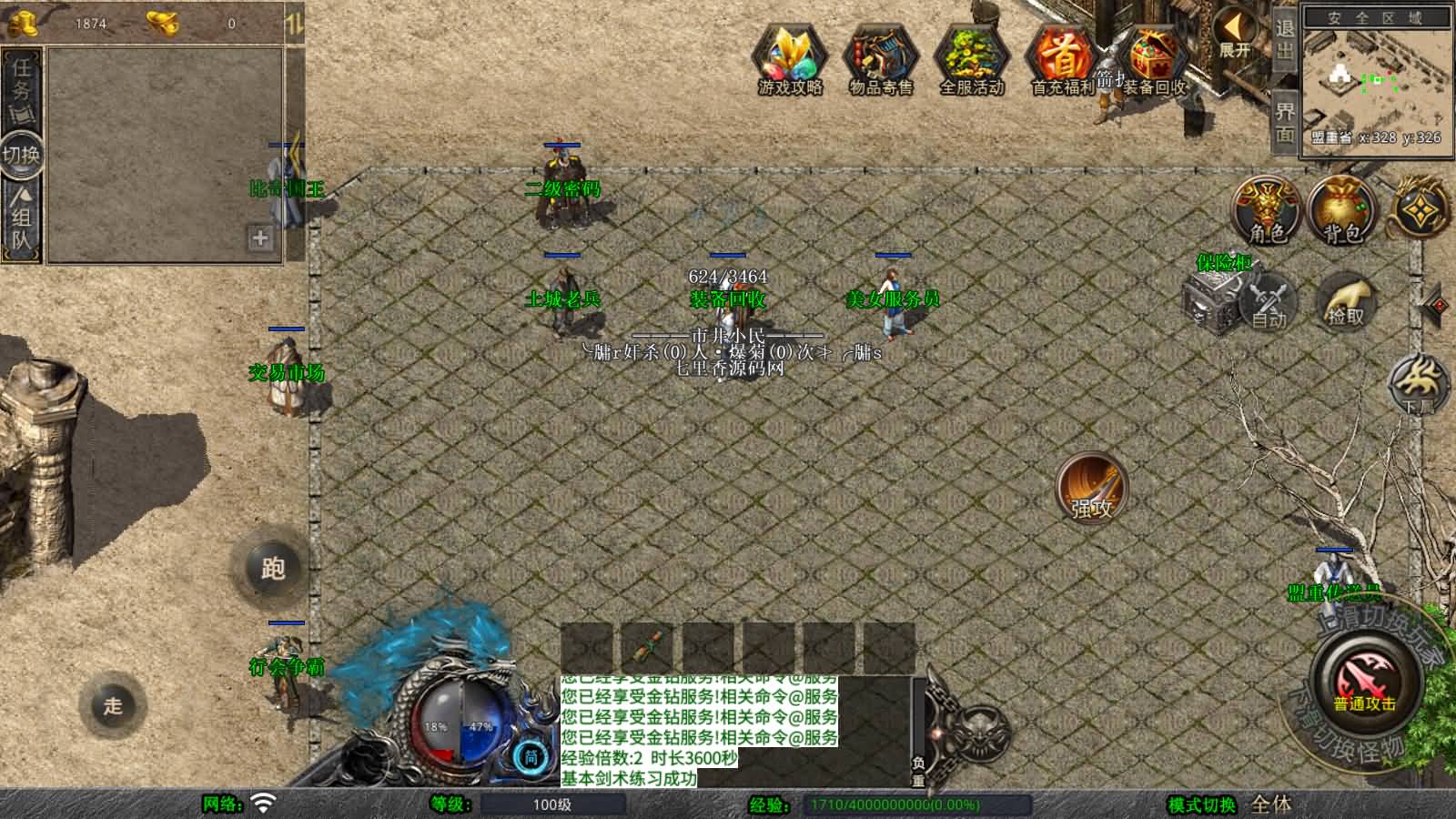Activate the 强攻 skill
The width and height of the screenshot is (1456, 819).
click(x=1092, y=488)
